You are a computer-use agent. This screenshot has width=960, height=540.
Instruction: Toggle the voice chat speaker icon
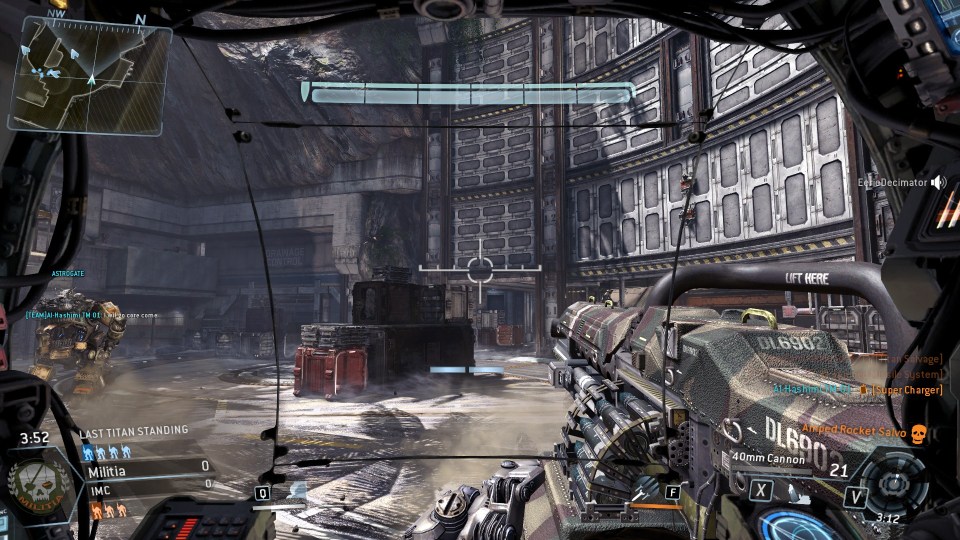[x=938, y=182]
